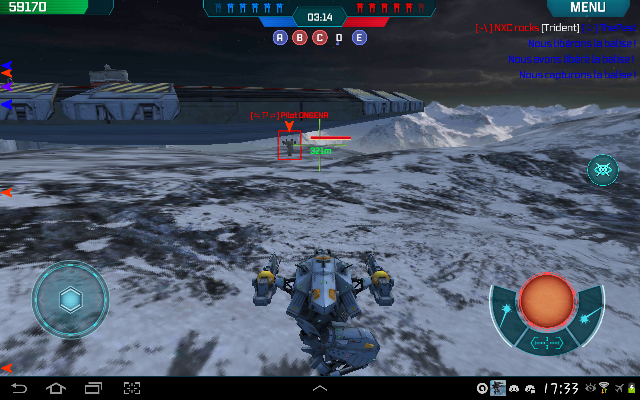Tap the hexagon movement joystick
Screen dimensions: 640x400
[x=70, y=298]
